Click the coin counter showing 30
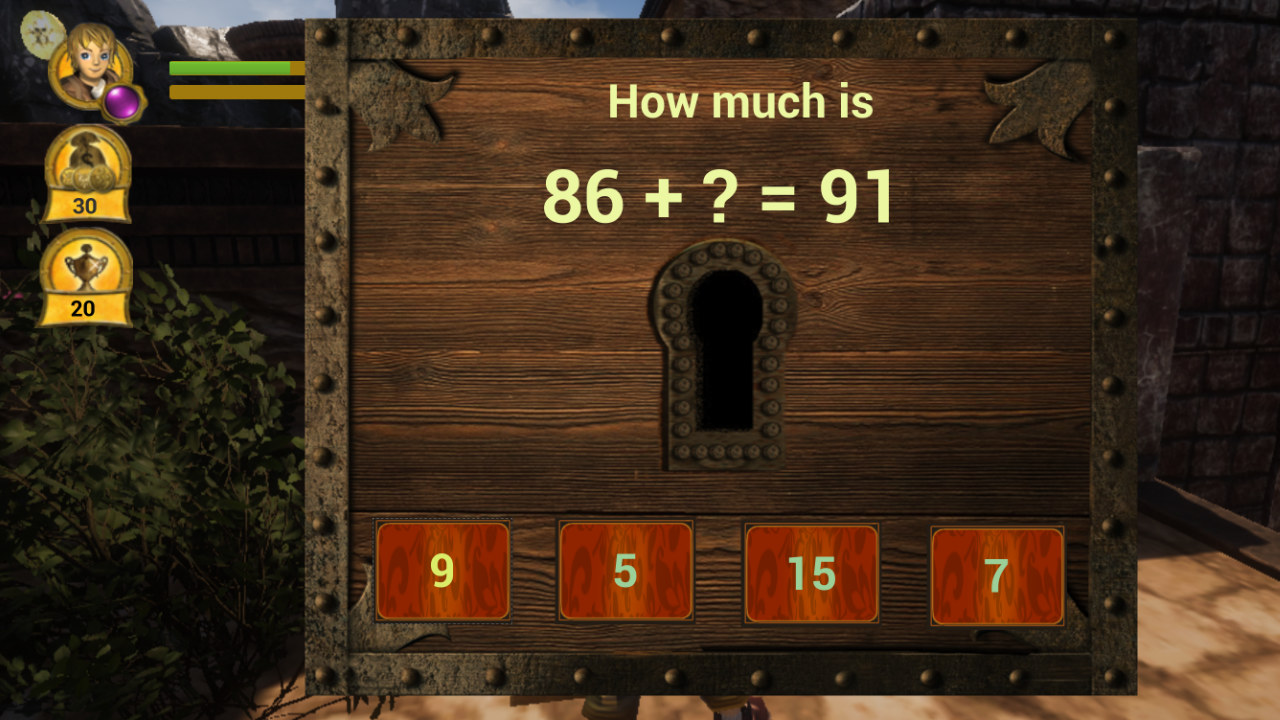Viewport: 1280px width, 720px height. [x=85, y=207]
